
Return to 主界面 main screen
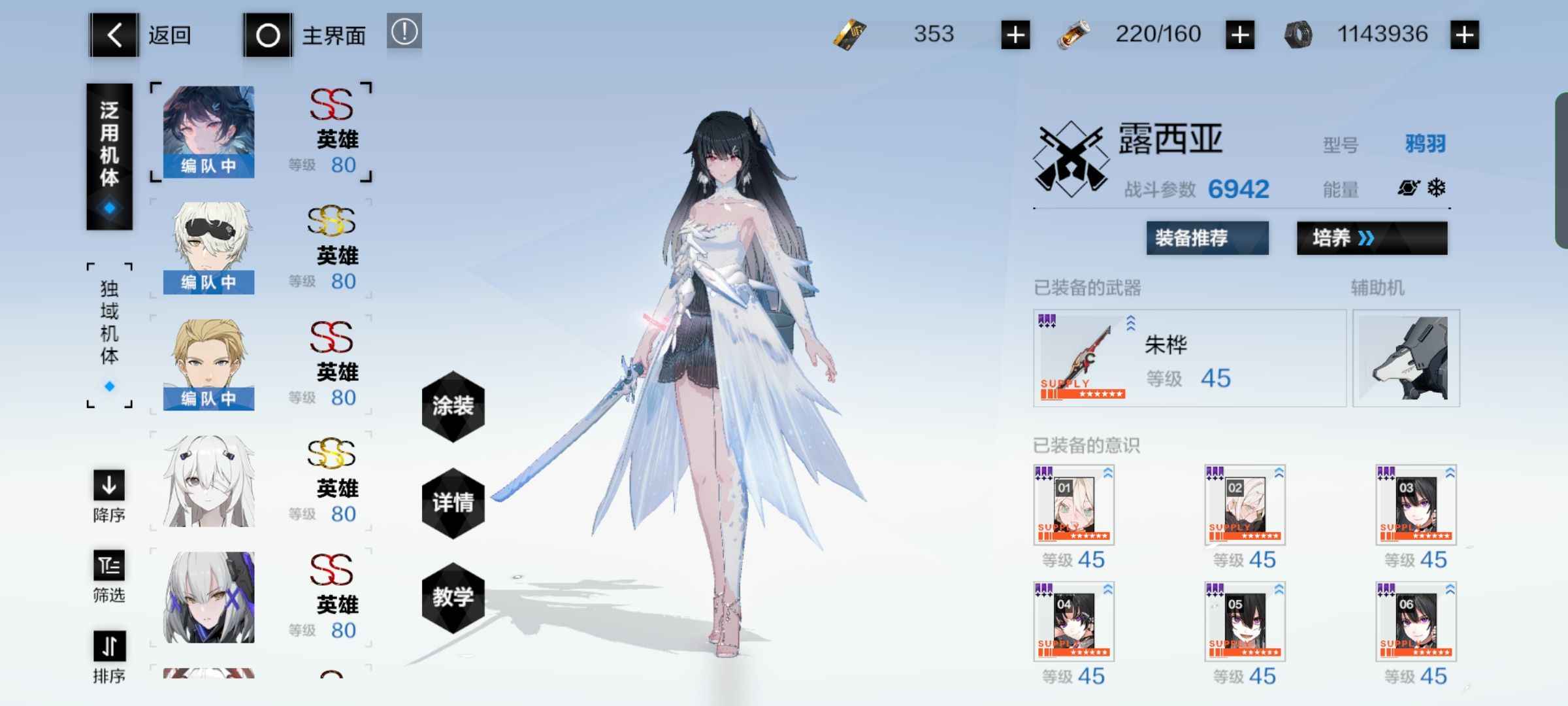coord(268,35)
